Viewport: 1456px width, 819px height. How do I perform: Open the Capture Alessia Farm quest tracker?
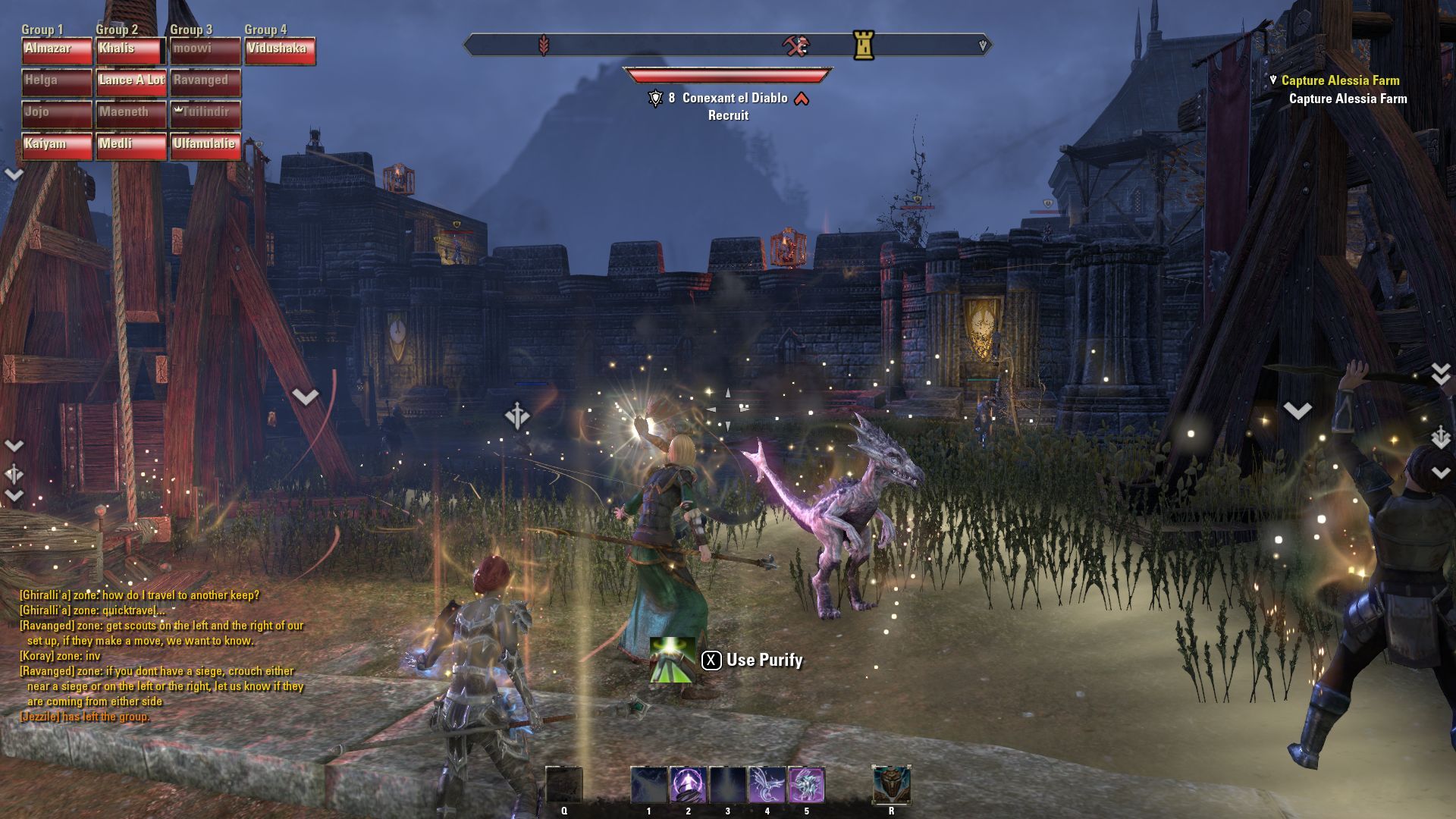(1340, 80)
